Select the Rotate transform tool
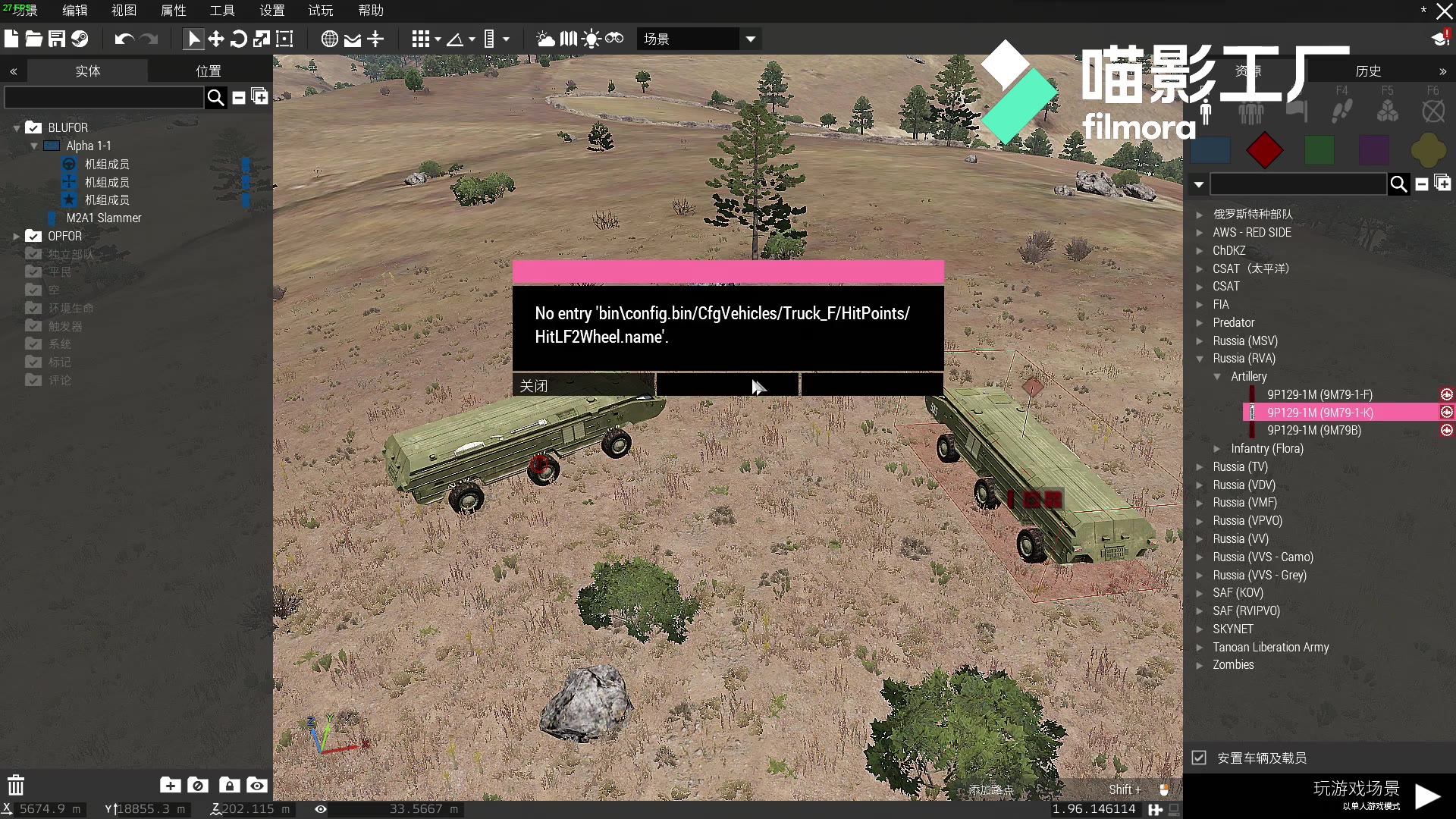Viewport: 1456px width, 819px height. click(239, 39)
